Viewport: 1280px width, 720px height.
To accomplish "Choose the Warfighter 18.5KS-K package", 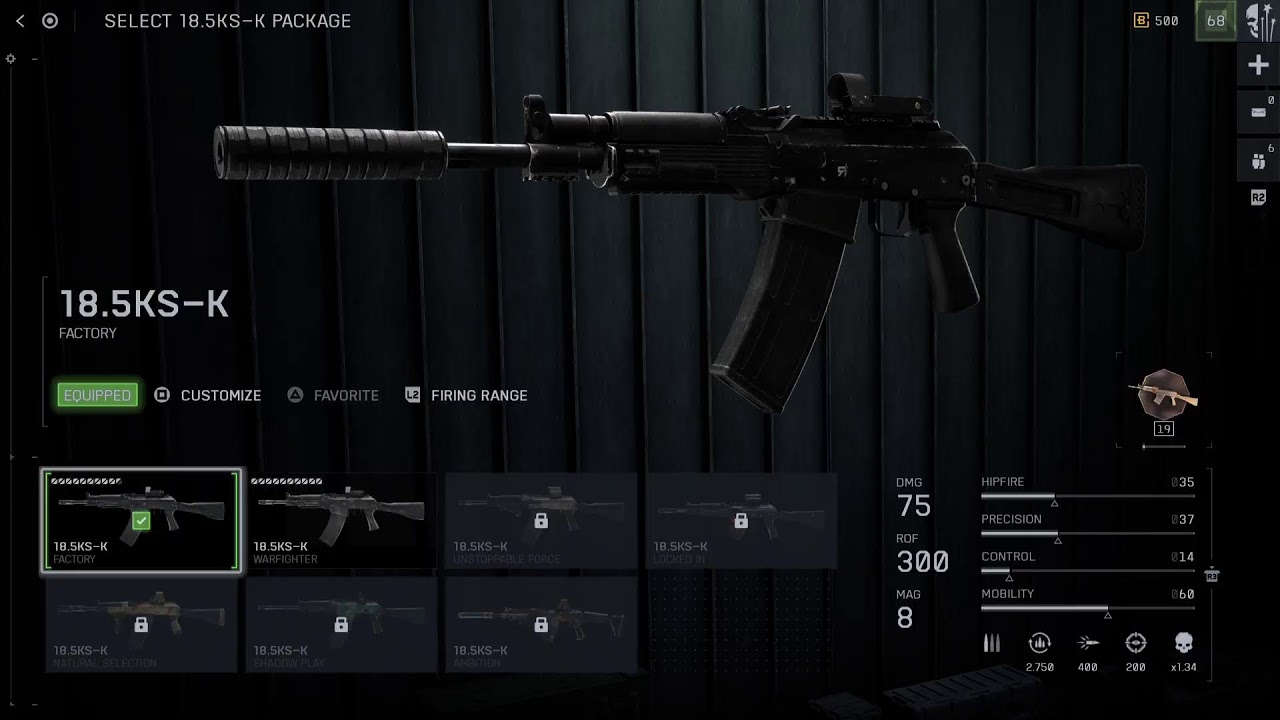I will [x=341, y=520].
